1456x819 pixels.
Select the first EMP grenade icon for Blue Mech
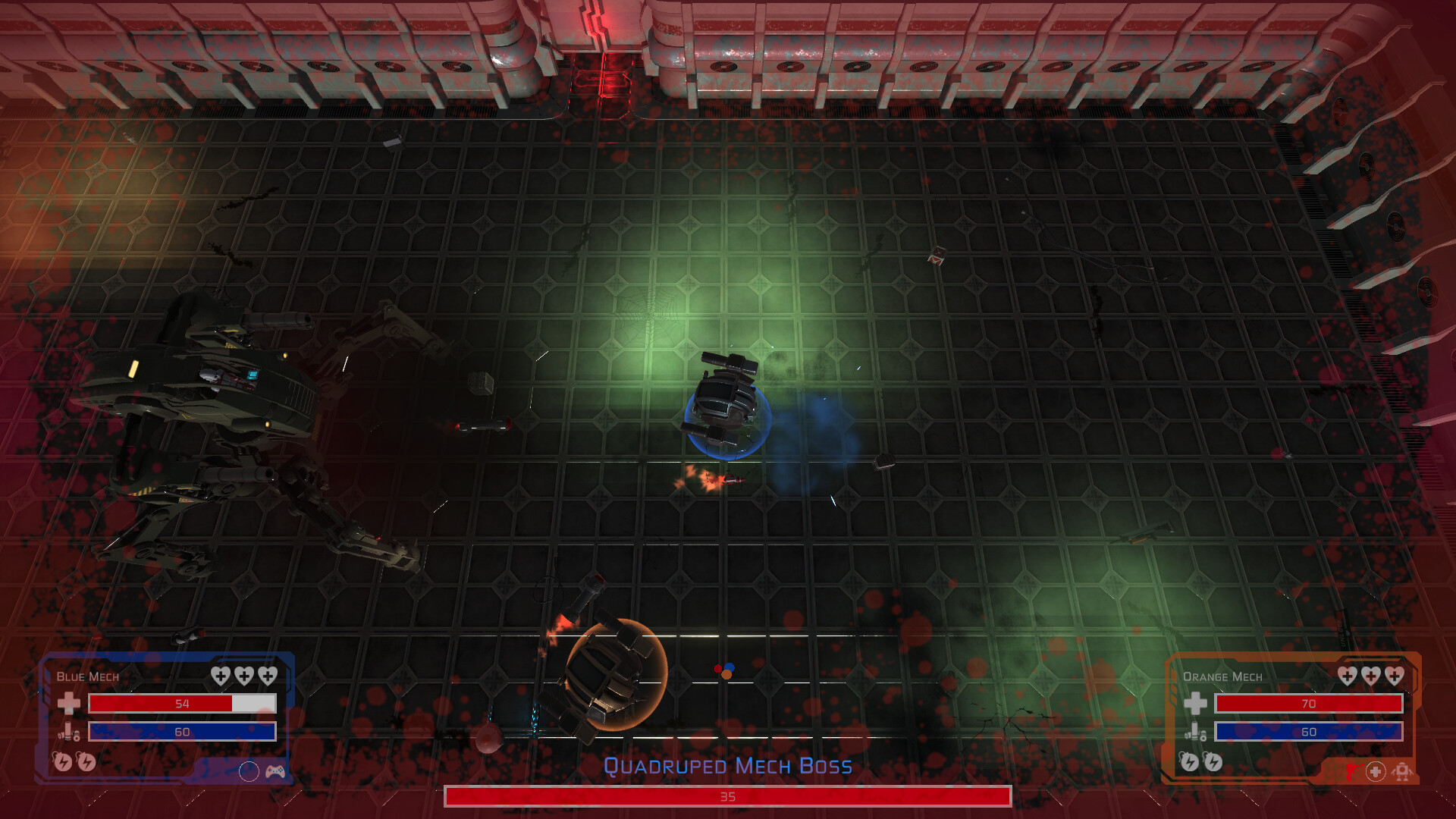coord(64,763)
